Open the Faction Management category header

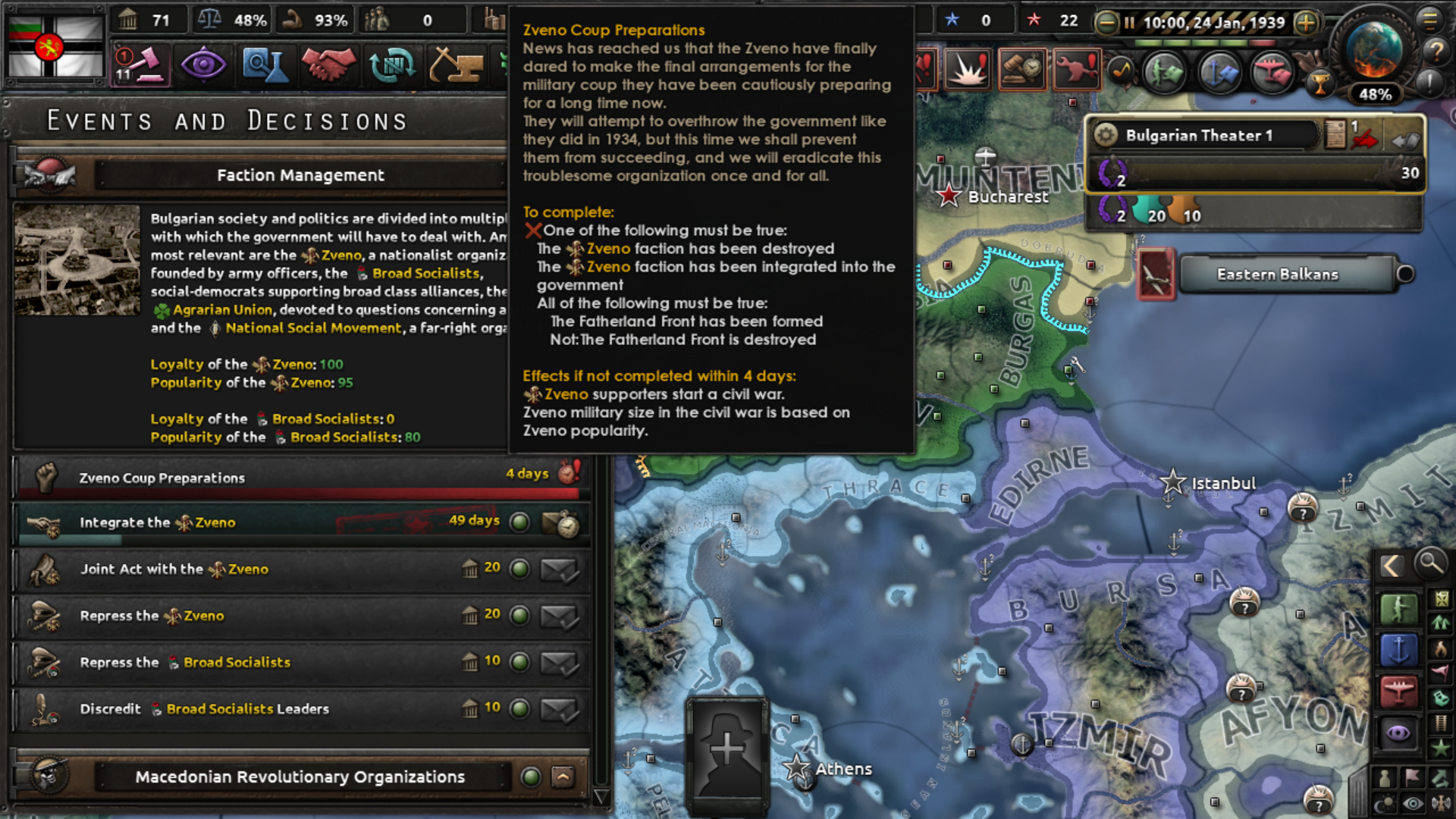point(302,174)
